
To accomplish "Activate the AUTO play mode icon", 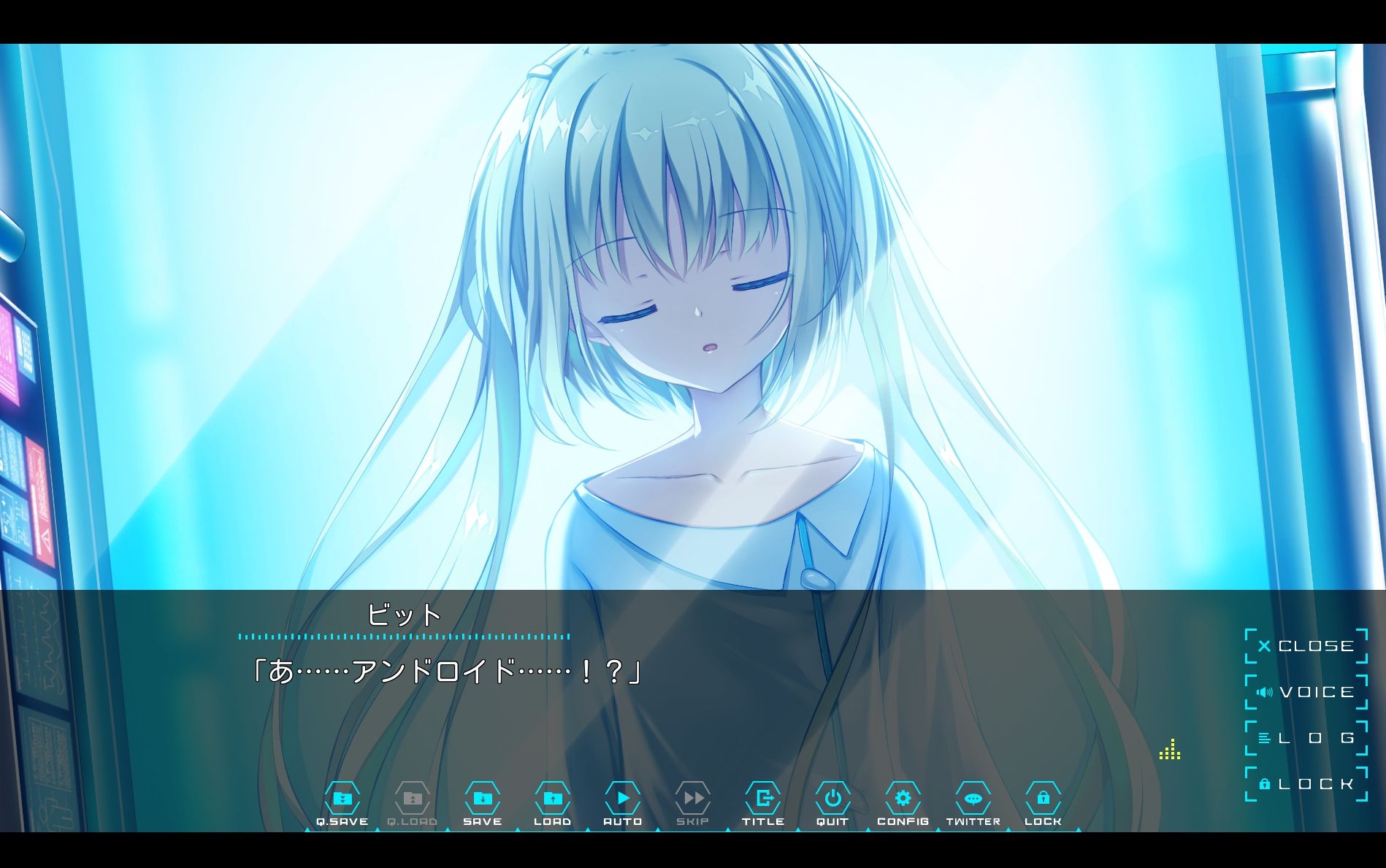I will [x=623, y=801].
